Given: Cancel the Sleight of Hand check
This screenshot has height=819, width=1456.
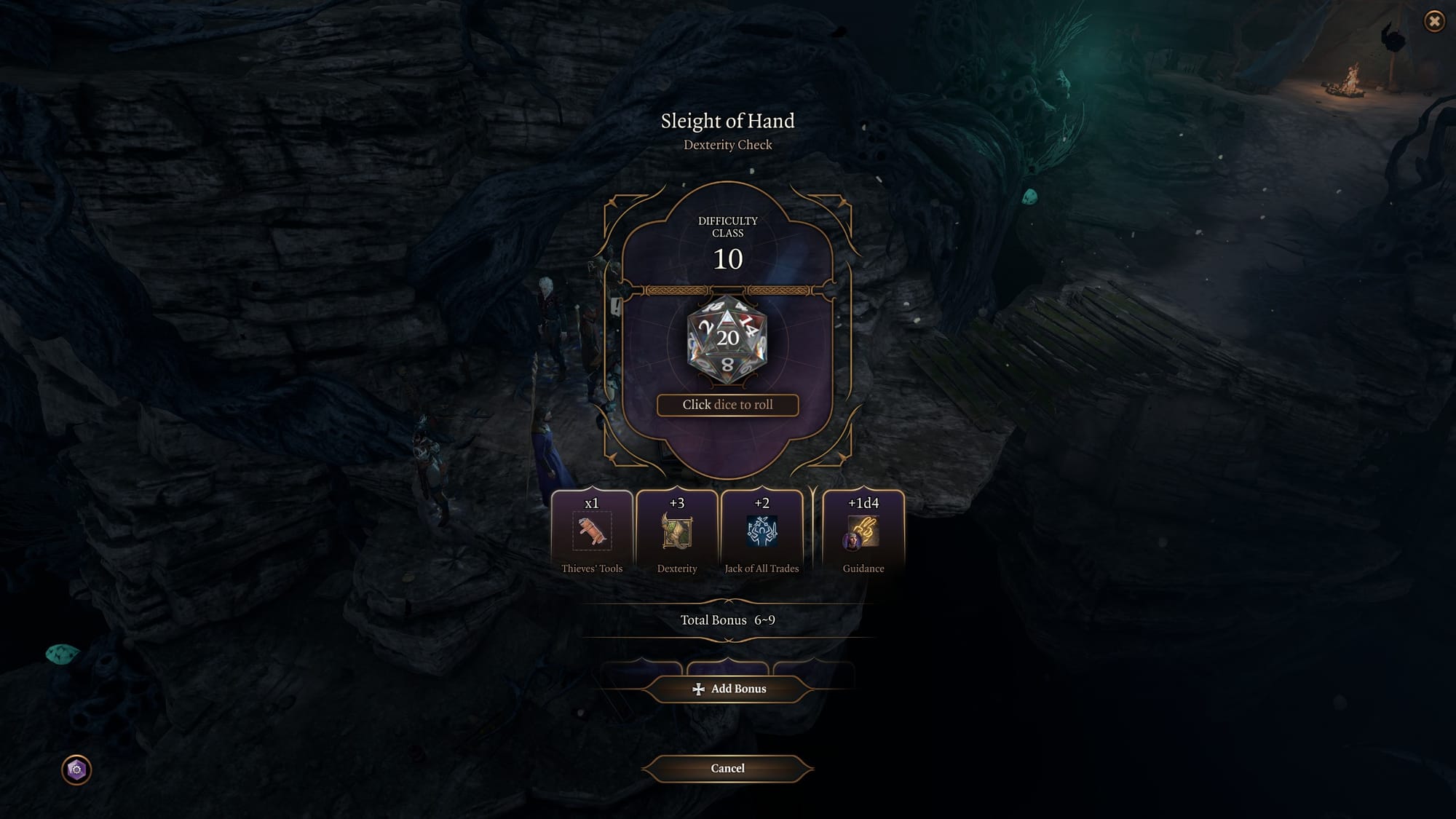Looking at the screenshot, I should 727,768.
